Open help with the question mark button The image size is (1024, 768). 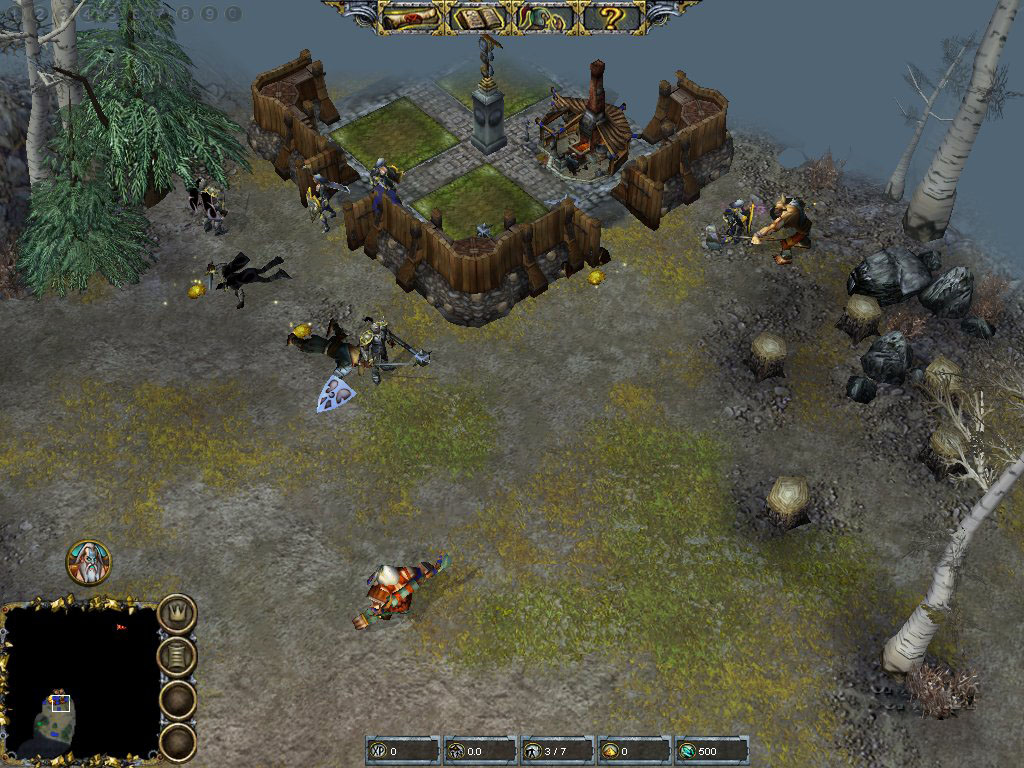(610, 17)
